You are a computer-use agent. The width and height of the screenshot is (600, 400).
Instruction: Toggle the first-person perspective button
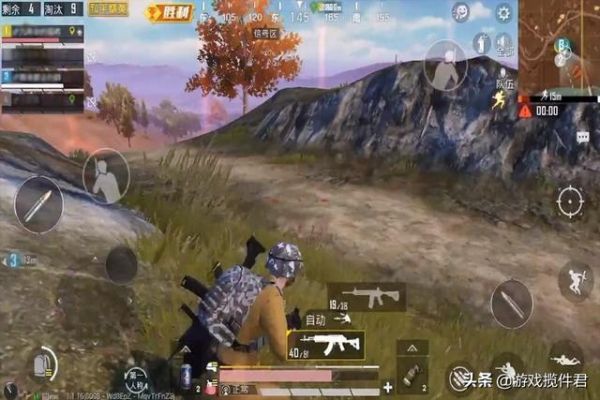point(135,380)
